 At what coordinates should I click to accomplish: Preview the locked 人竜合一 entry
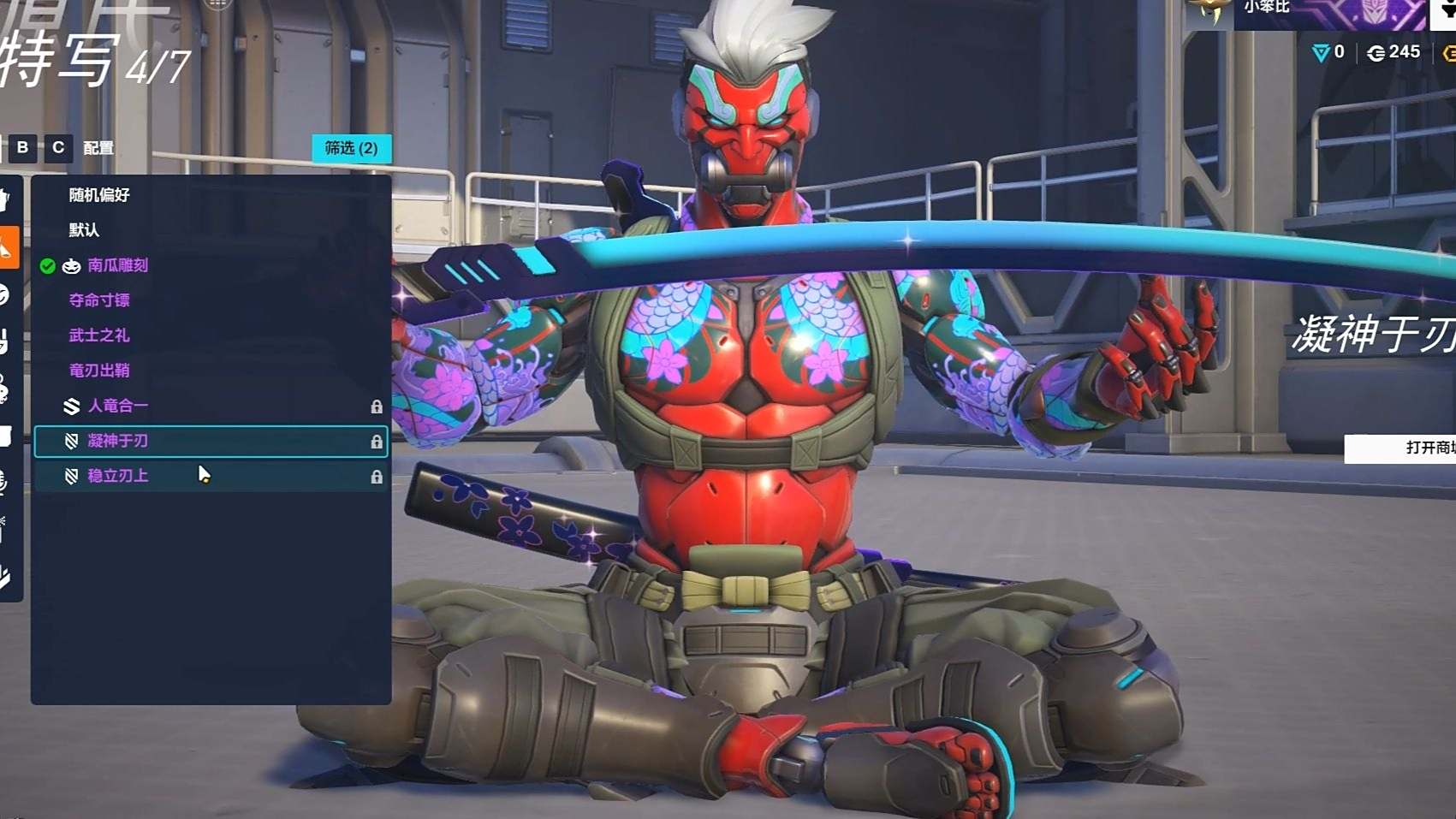coord(117,406)
